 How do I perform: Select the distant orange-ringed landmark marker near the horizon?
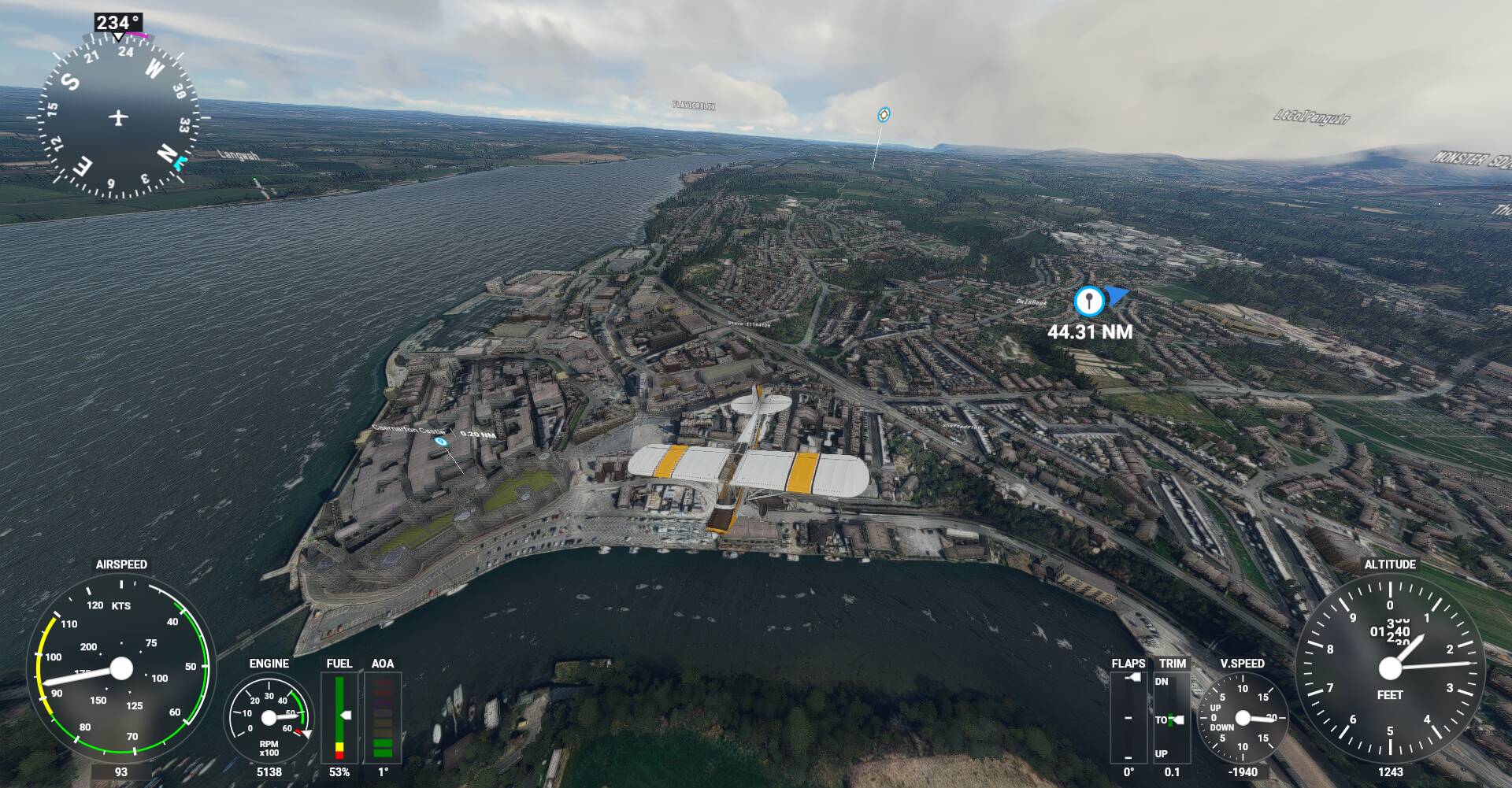click(x=884, y=115)
